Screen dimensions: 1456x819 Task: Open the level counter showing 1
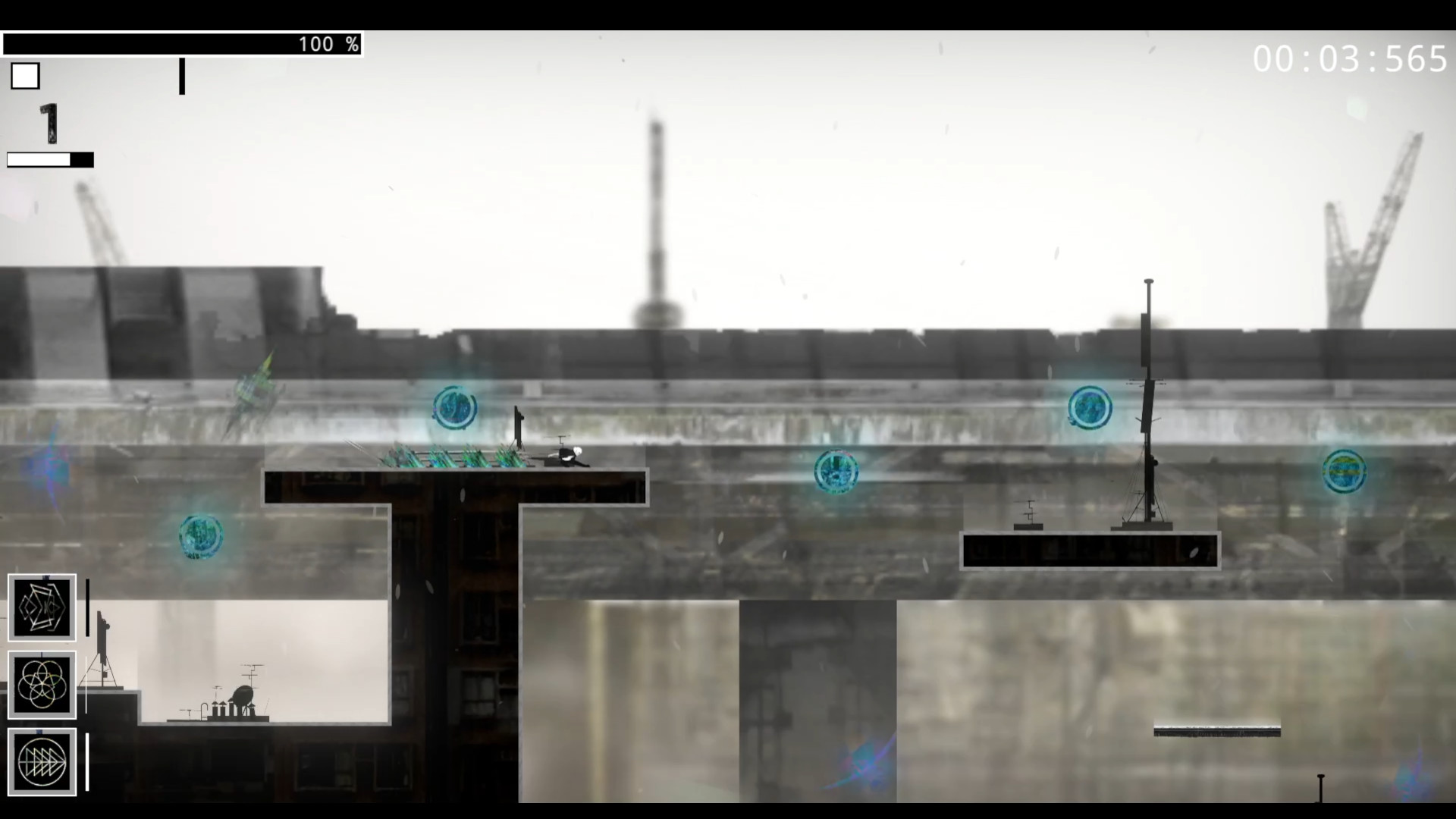48,125
